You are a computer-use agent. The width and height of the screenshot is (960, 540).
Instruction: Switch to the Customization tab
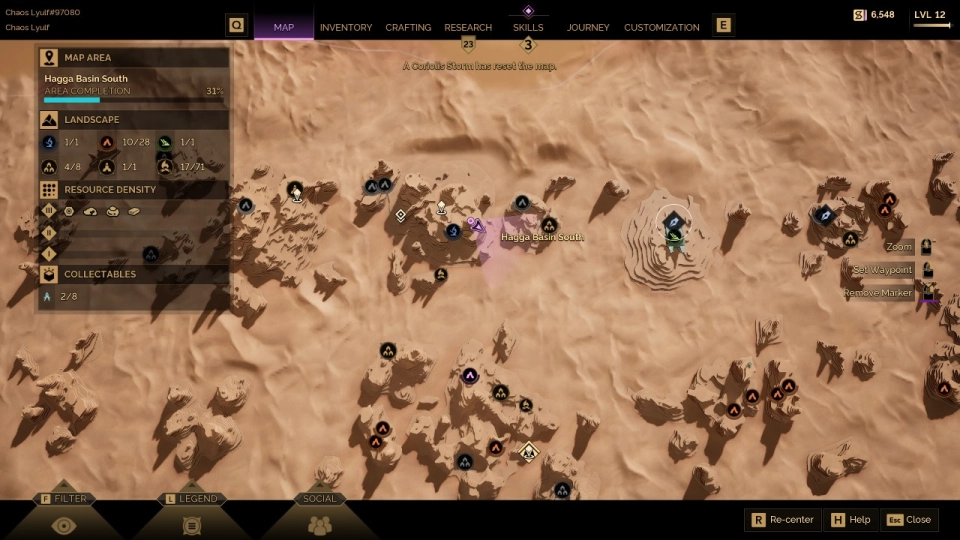click(661, 27)
